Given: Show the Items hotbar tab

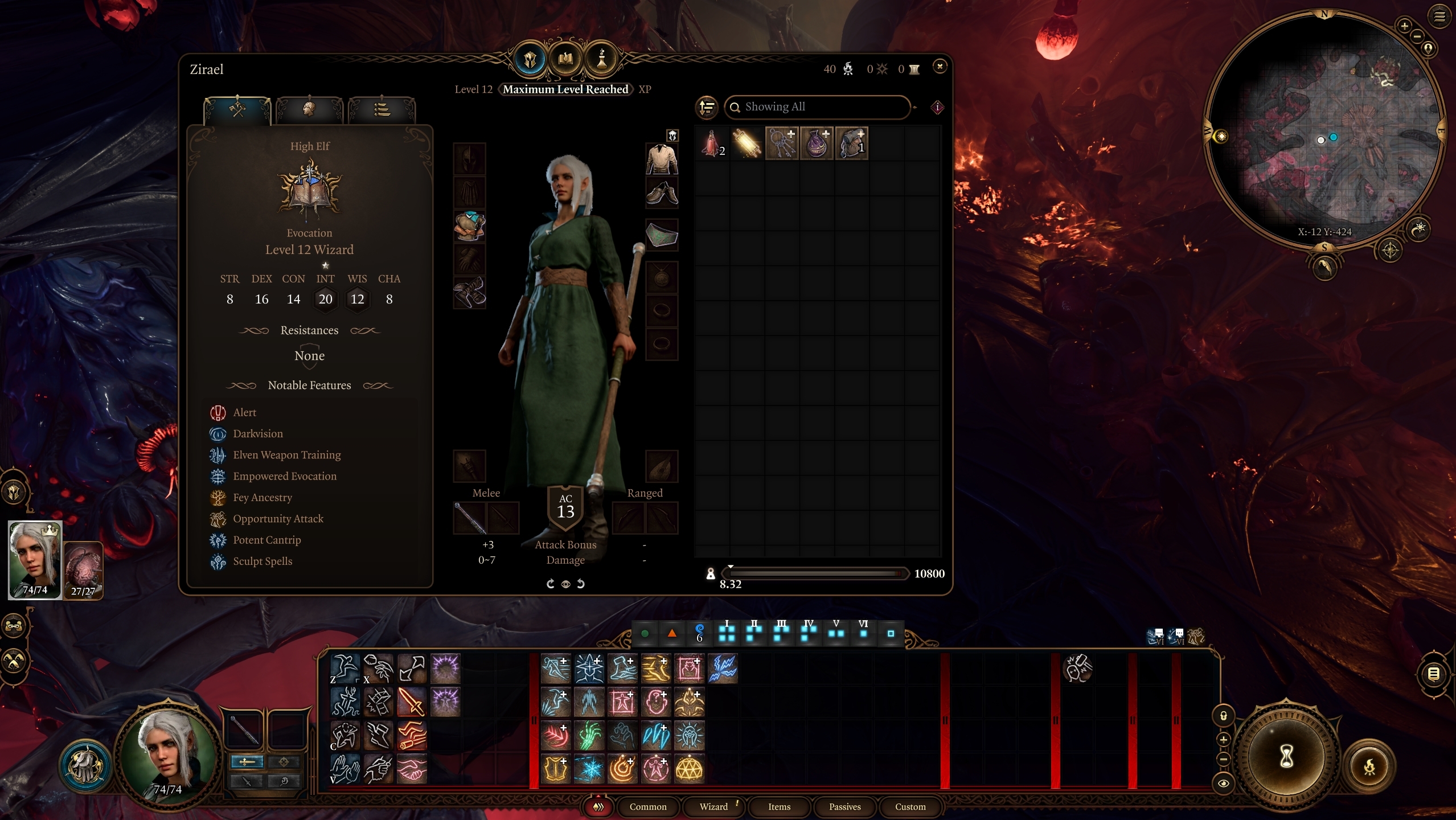Looking at the screenshot, I should pos(779,806).
